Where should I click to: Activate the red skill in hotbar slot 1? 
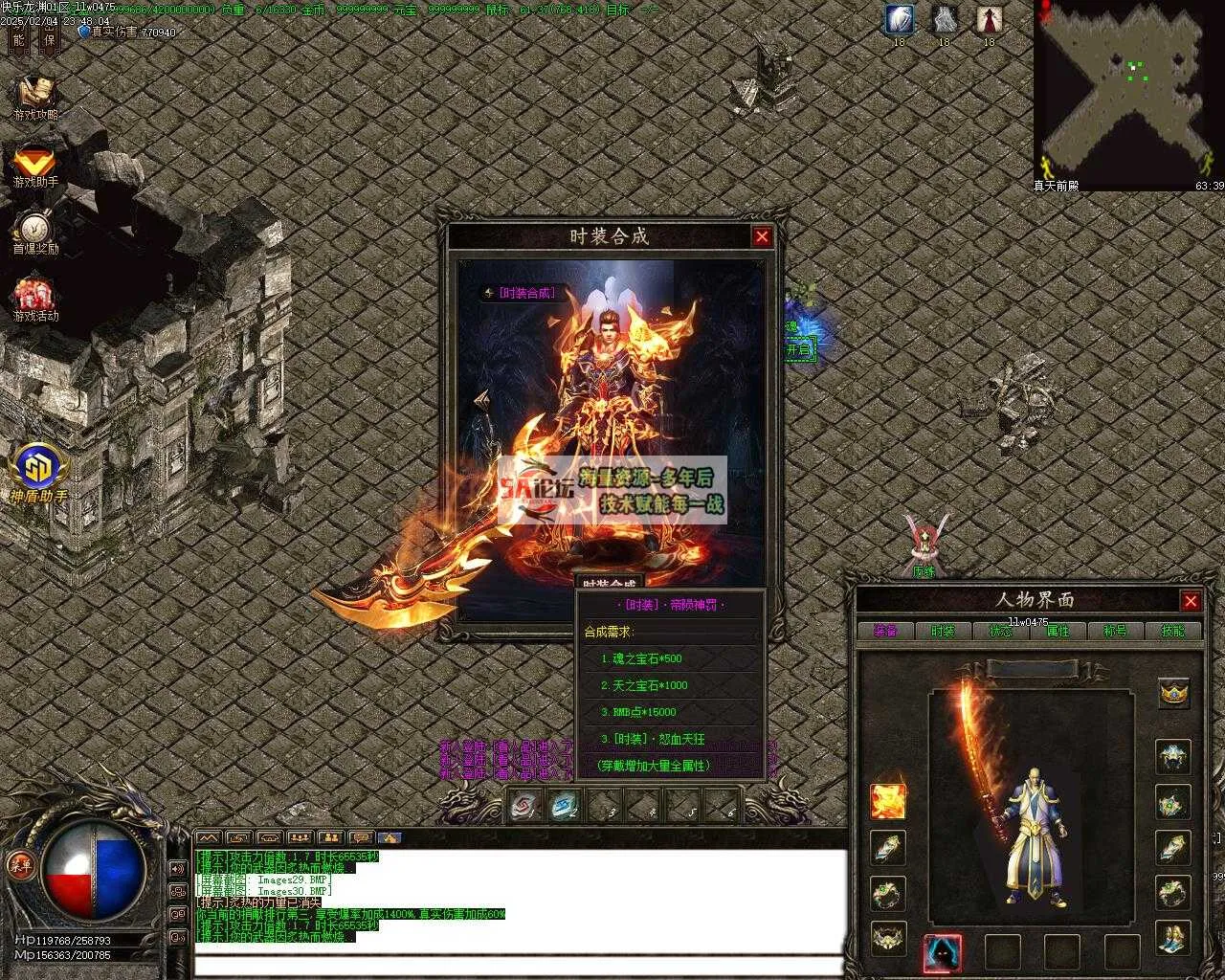pos(524,806)
